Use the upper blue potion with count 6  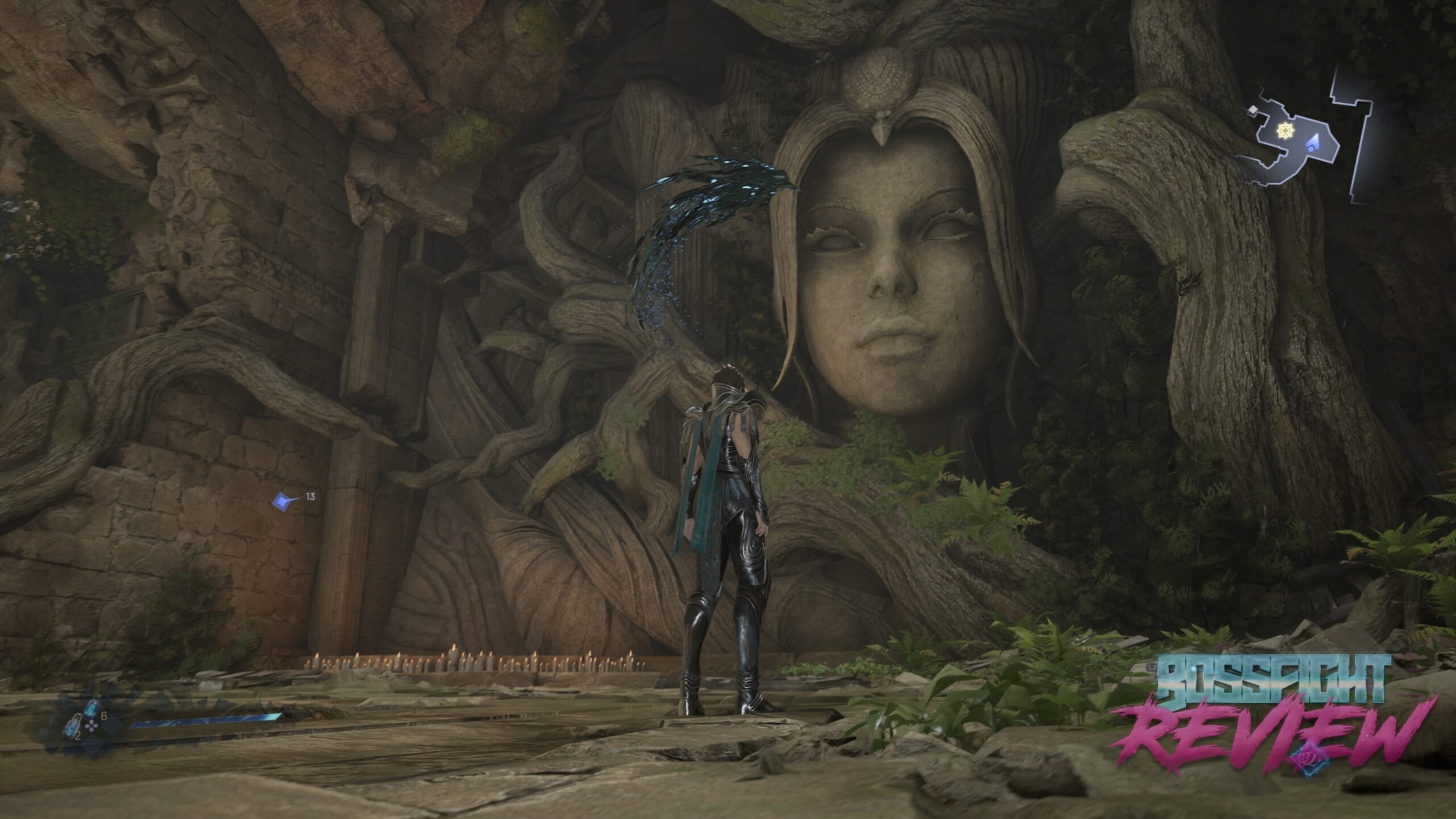[x=91, y=709]
